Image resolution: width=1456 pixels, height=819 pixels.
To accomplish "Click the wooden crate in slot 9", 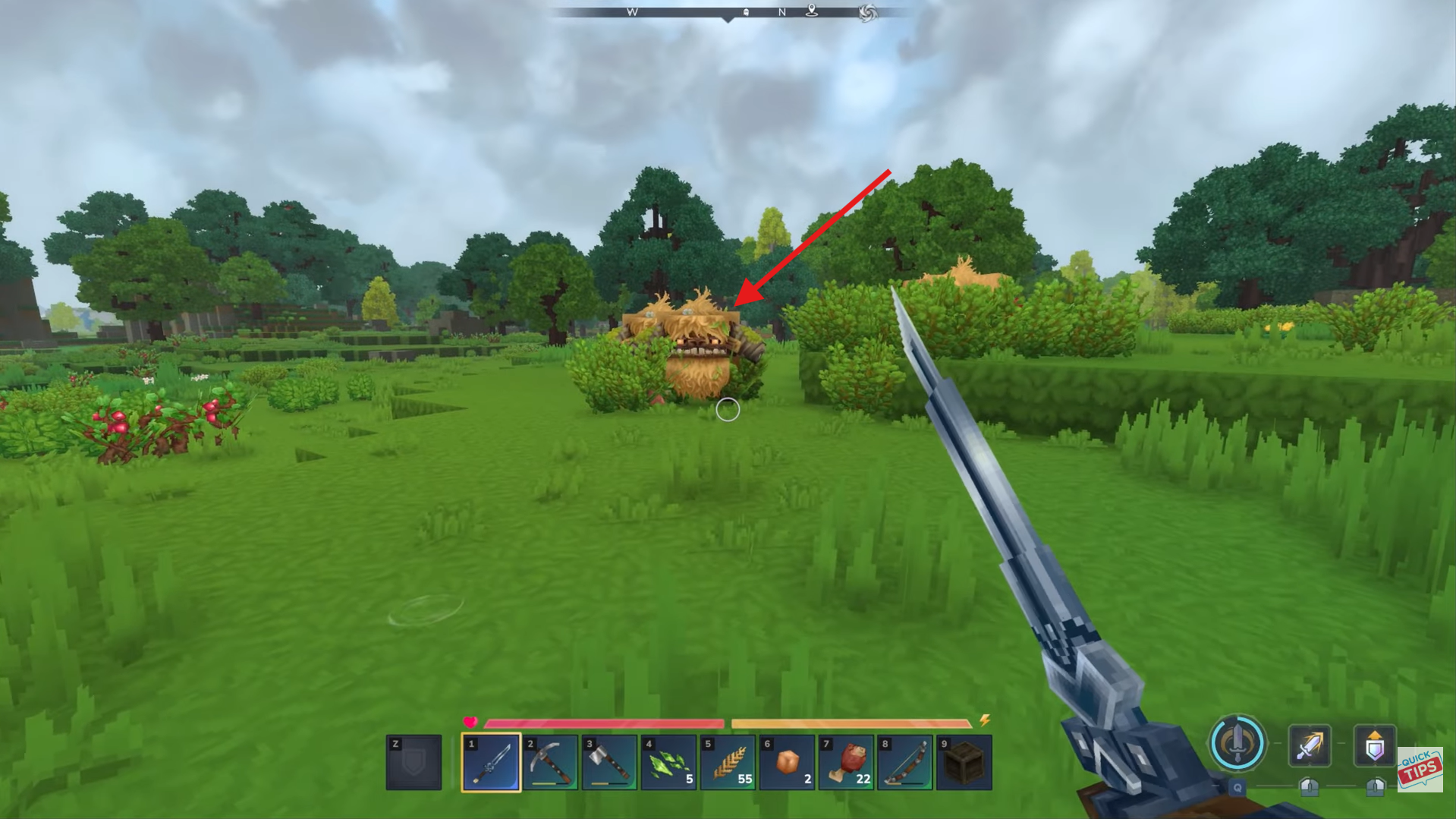I will coord(963,762).
